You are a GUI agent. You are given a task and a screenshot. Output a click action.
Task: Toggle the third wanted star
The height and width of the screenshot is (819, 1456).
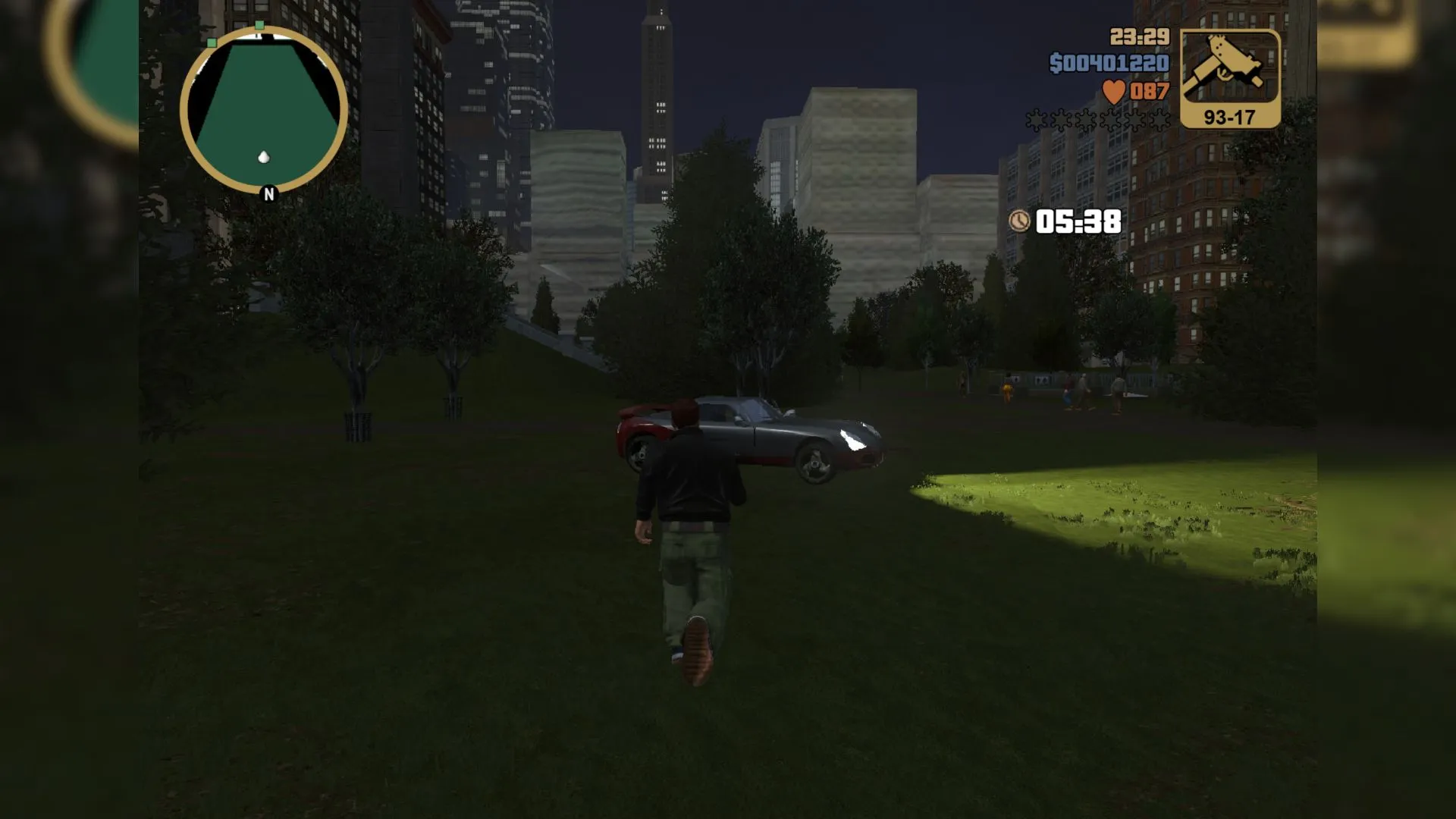pyautogui.click(x=1084, y=118)
